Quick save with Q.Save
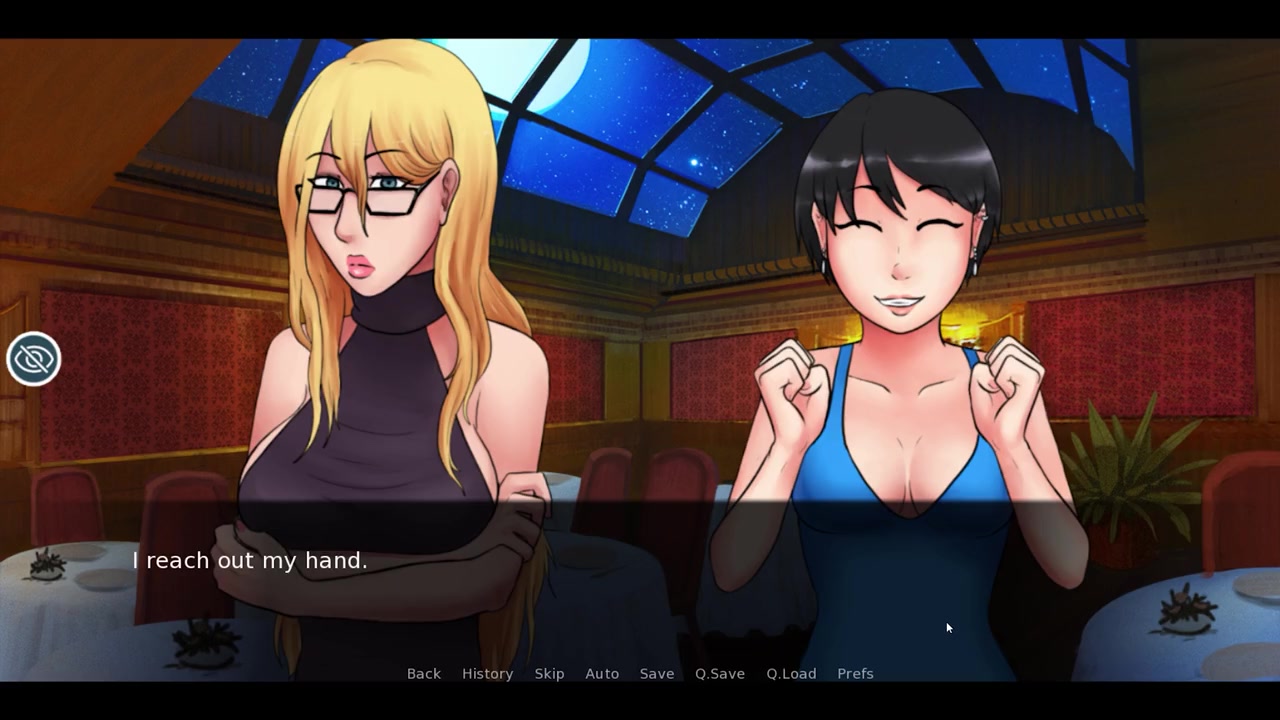 click(x=720, y=674)
